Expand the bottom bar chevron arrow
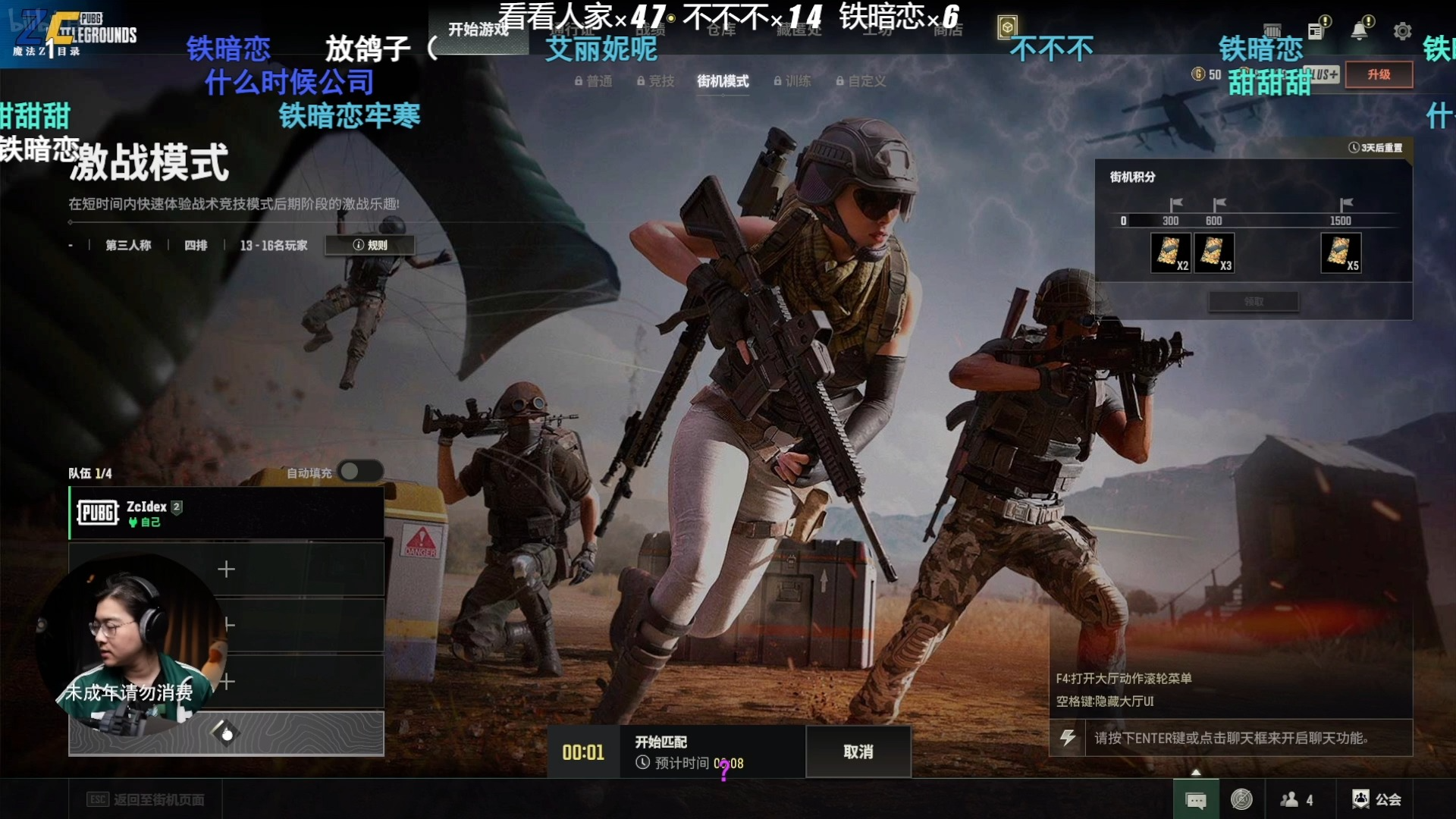 tap(1197, 773)
